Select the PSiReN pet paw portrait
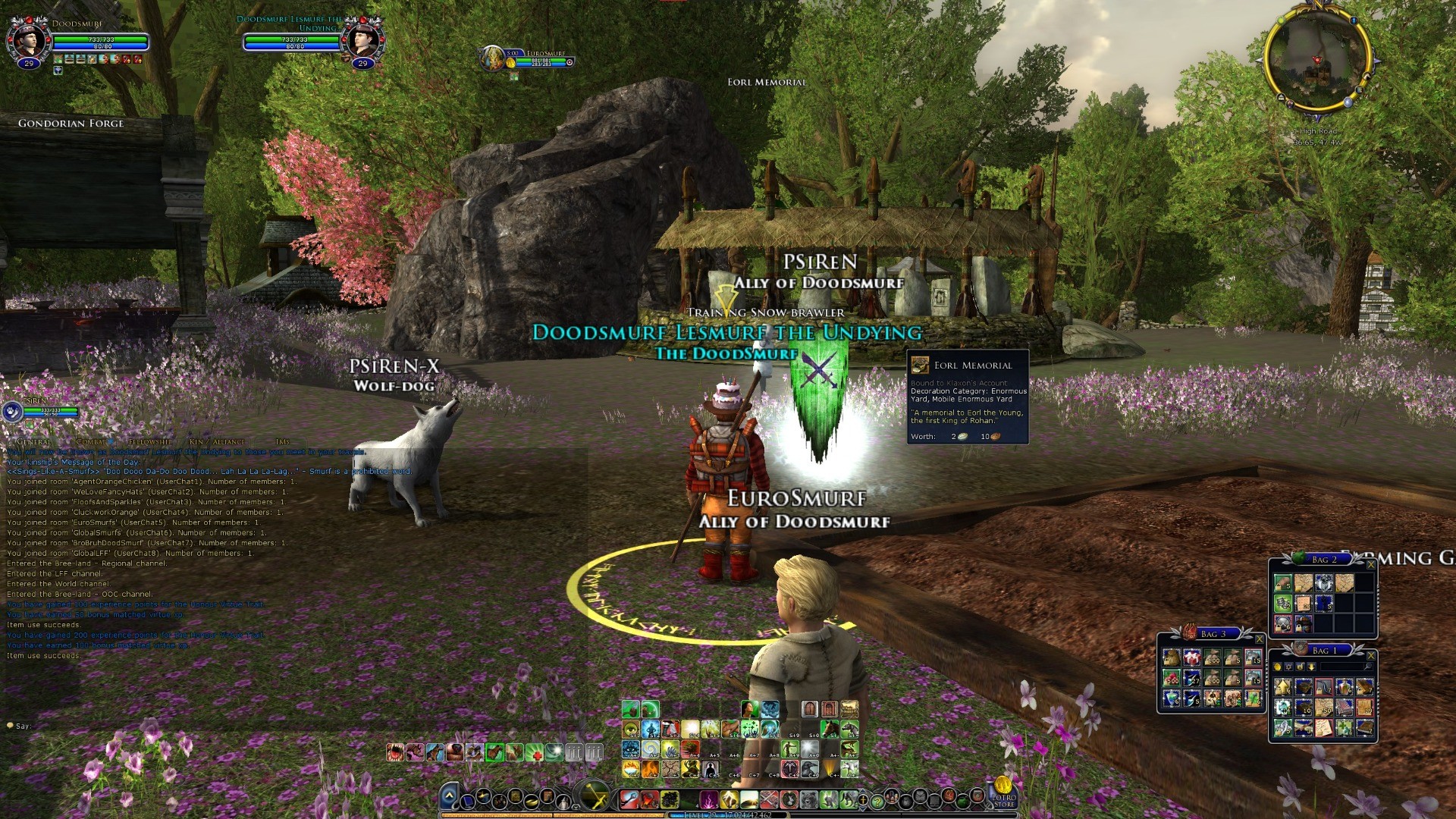The height and width of the screenshot is (819, 1456). click(x=12, y=412)
